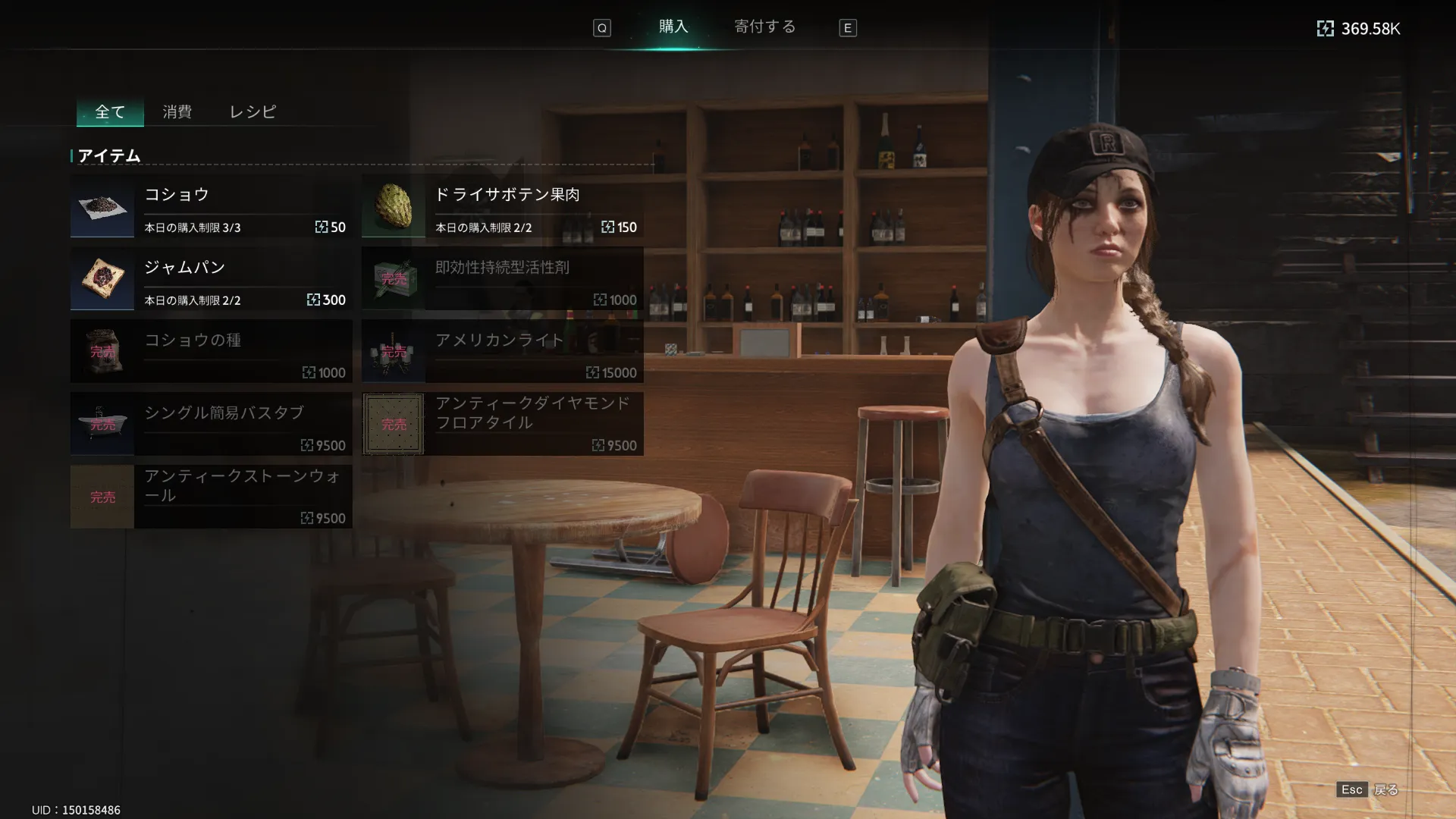Select the 全て category filter

point(110,112)
